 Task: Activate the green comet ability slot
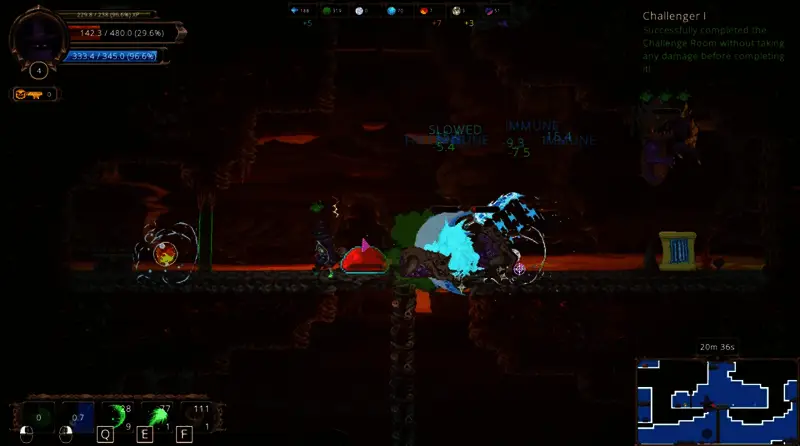[157, 415]
